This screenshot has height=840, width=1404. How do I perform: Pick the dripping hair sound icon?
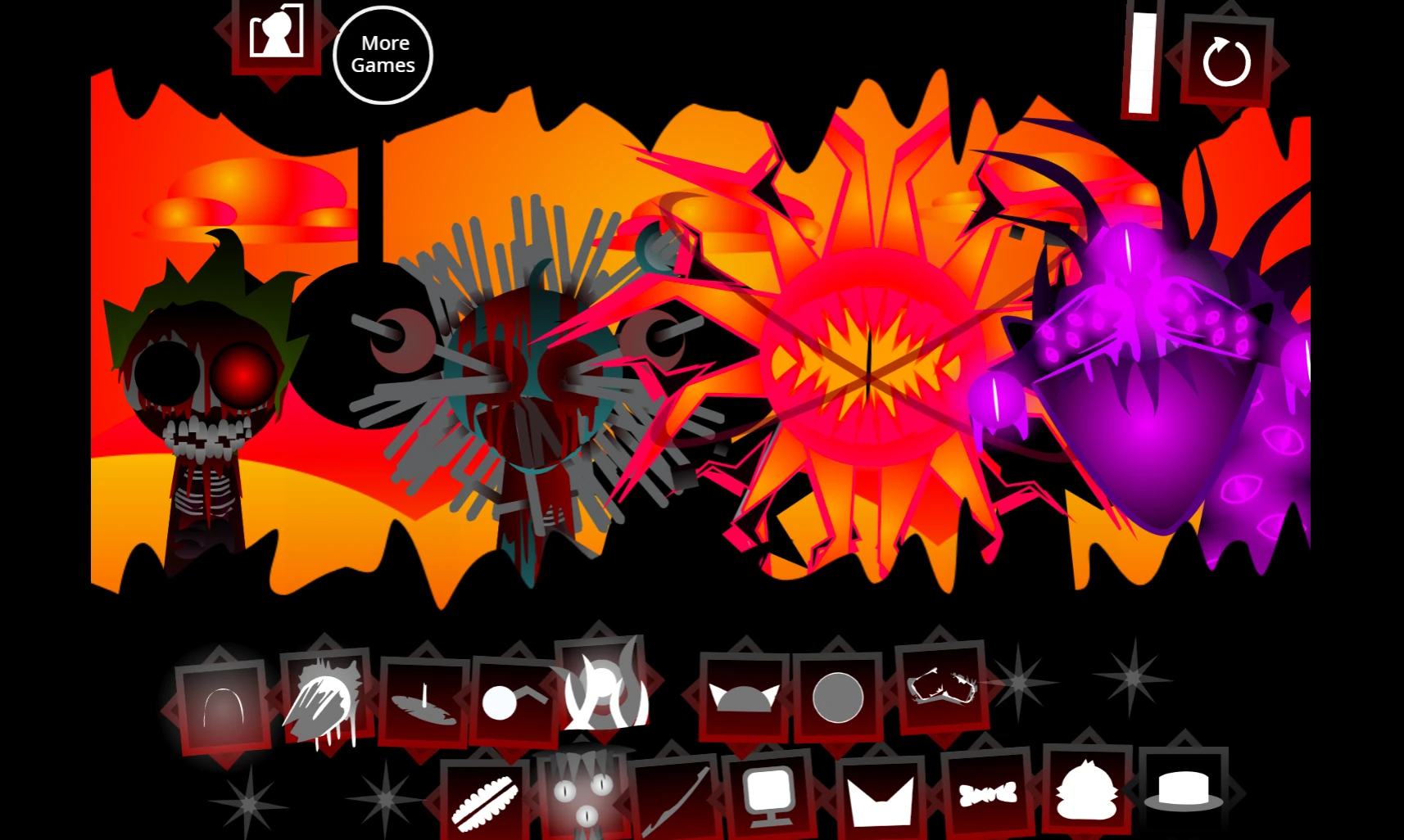pos(324,702)
